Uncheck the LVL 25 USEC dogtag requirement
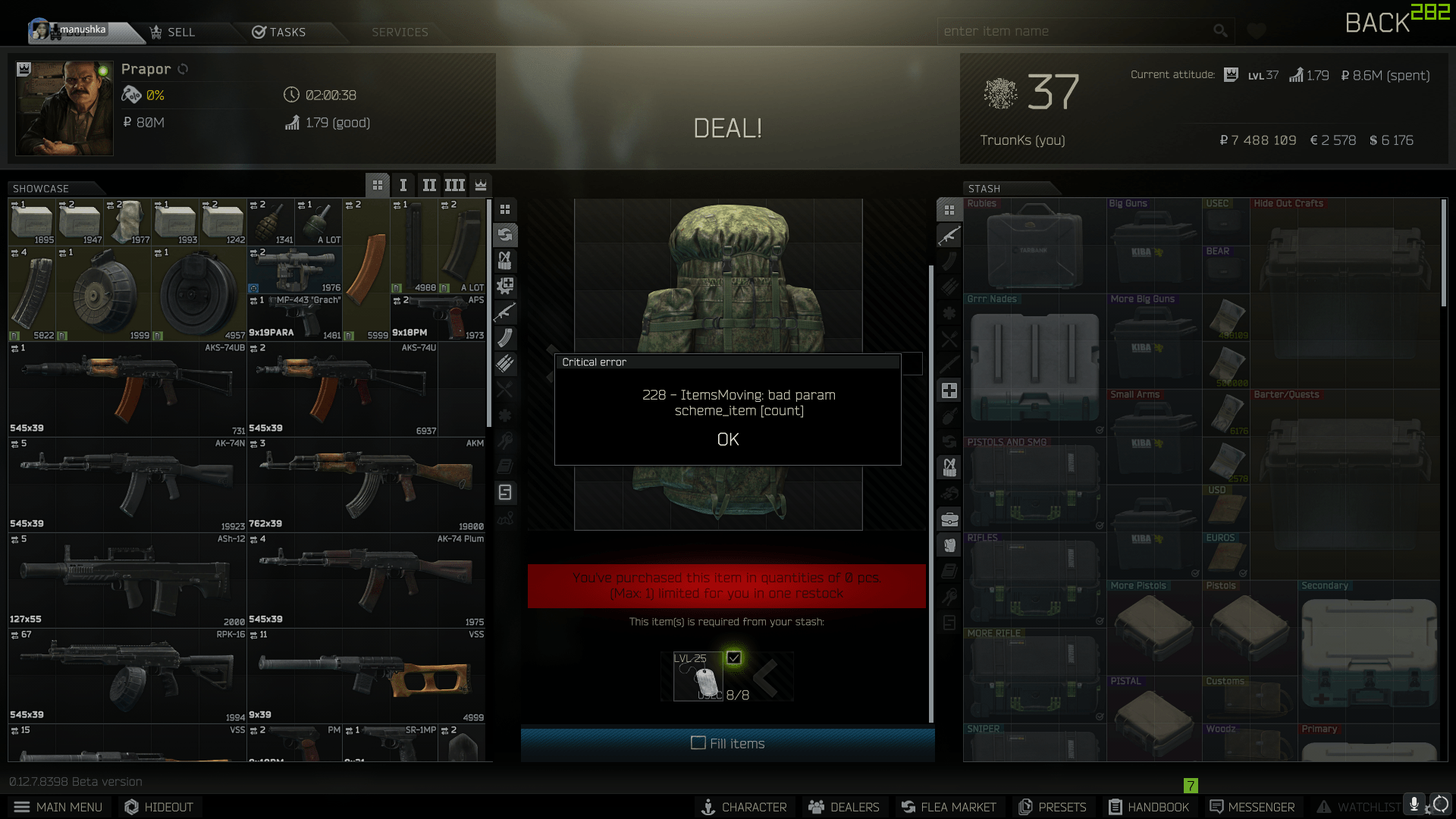The height and width of the screenshot is (819, 1456). (x=733, y=658)
